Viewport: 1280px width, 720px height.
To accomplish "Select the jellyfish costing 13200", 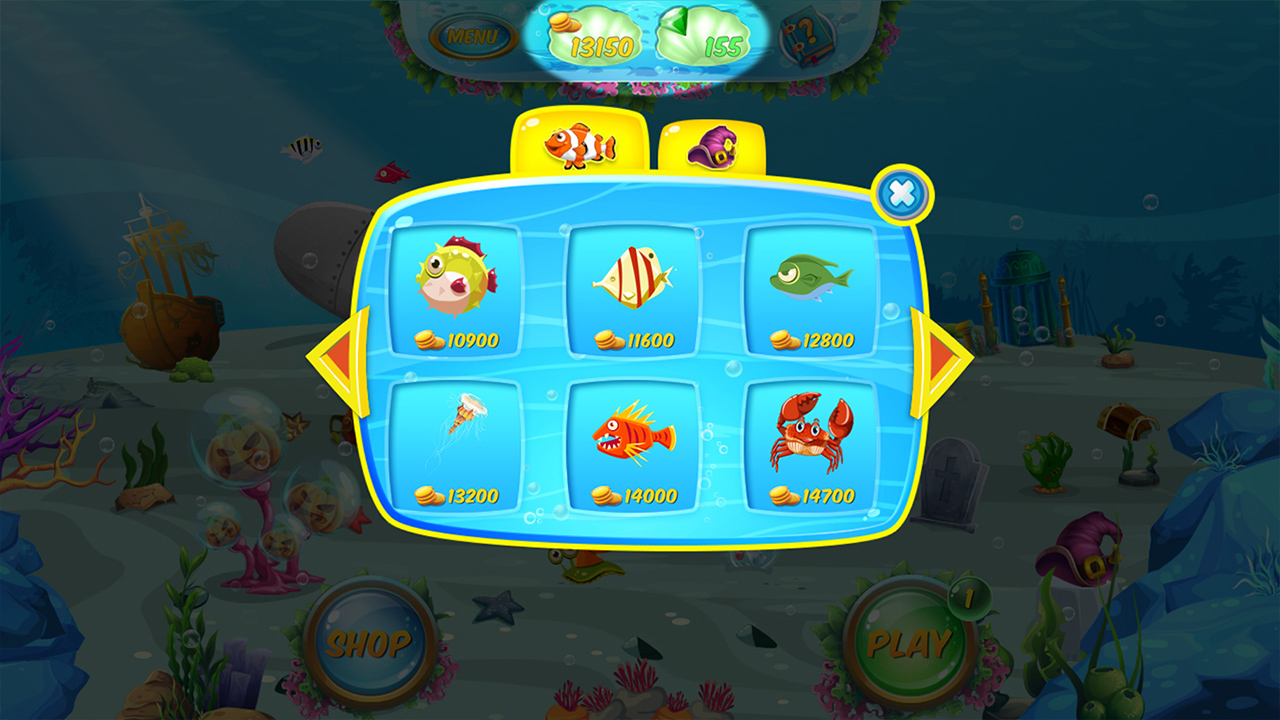I will coord(455,440).
